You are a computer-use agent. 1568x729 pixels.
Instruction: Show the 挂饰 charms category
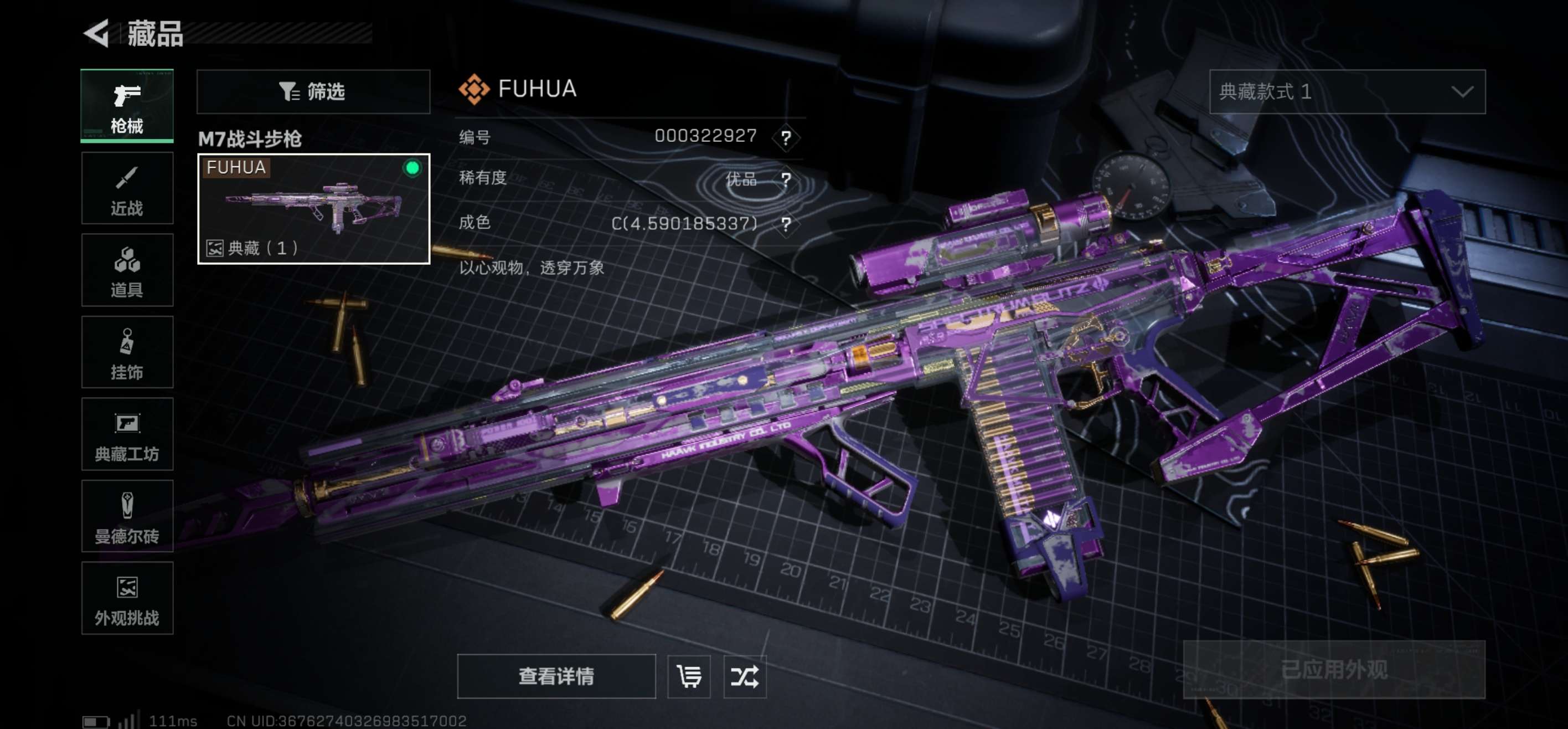(x=127, y=353)
